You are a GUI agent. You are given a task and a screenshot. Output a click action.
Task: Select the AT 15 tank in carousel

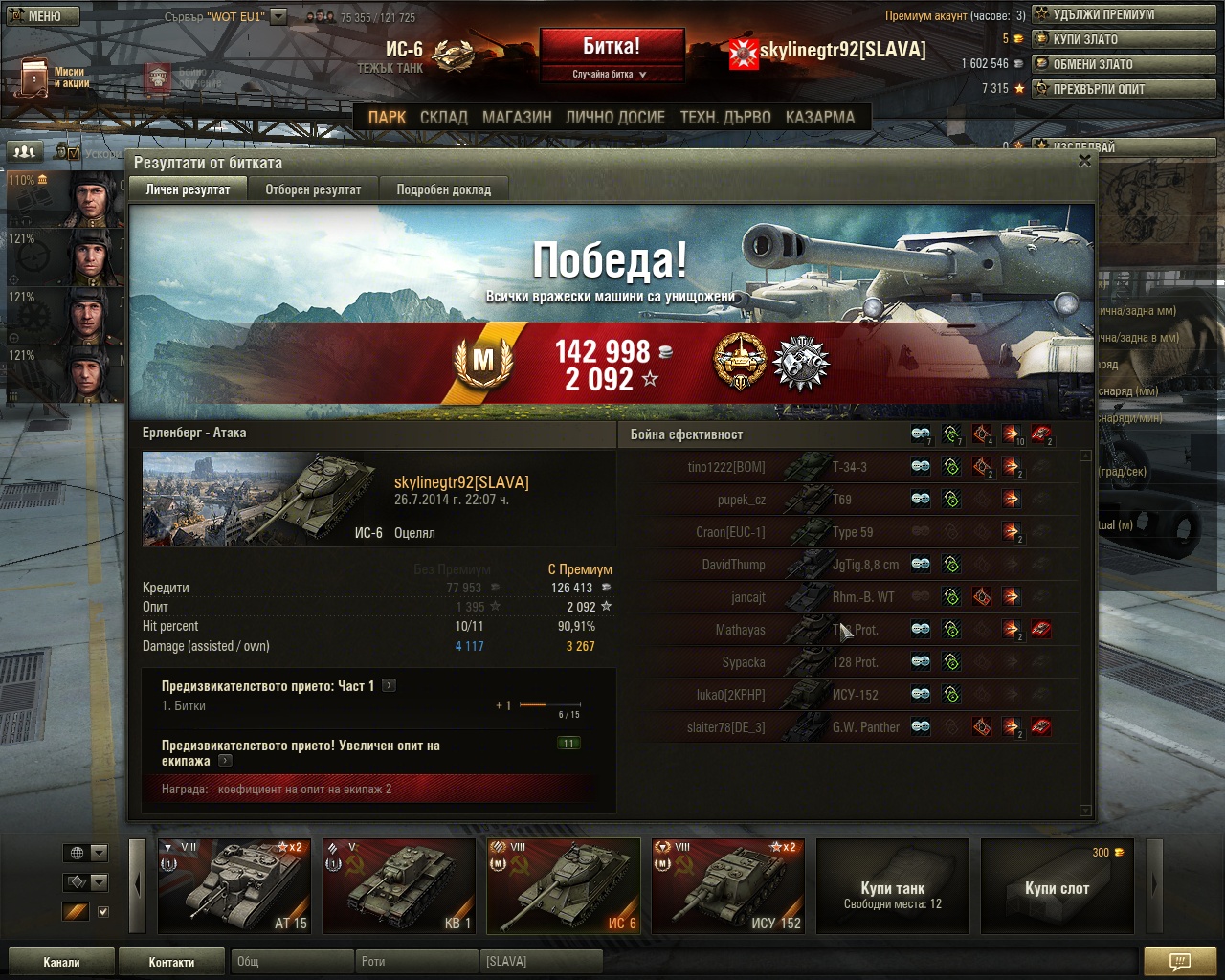click(x=234, y=885)
